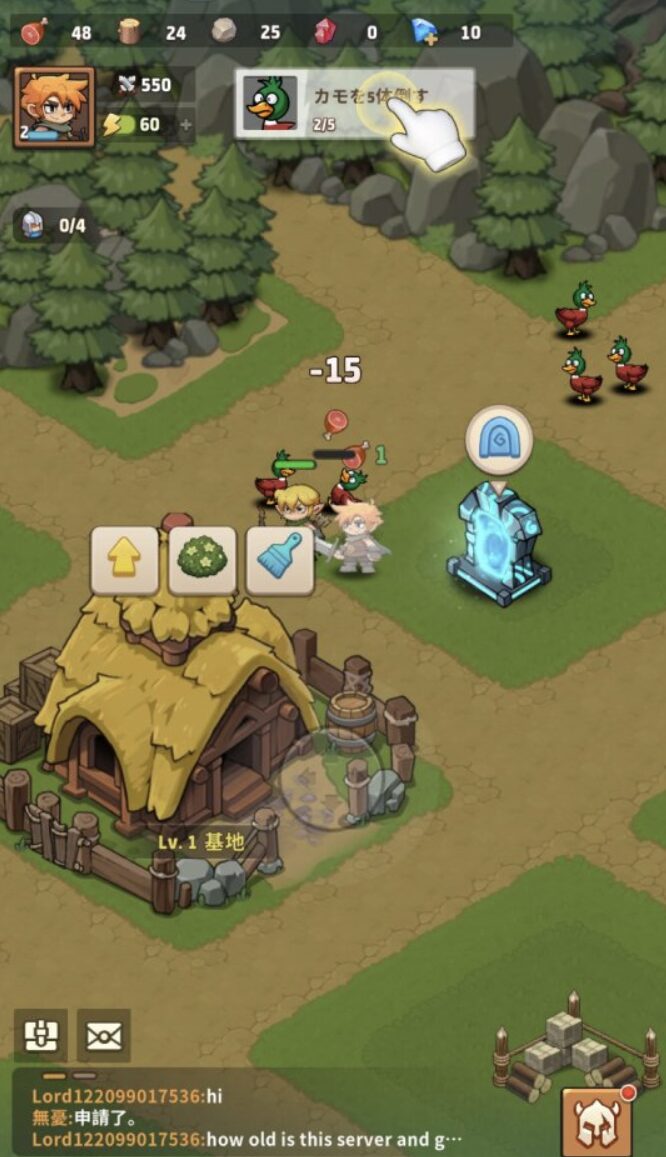This screenshot has width=666, height=1157.
Task: Open the orange spartan helmet menu
Action: point(601,1121)
